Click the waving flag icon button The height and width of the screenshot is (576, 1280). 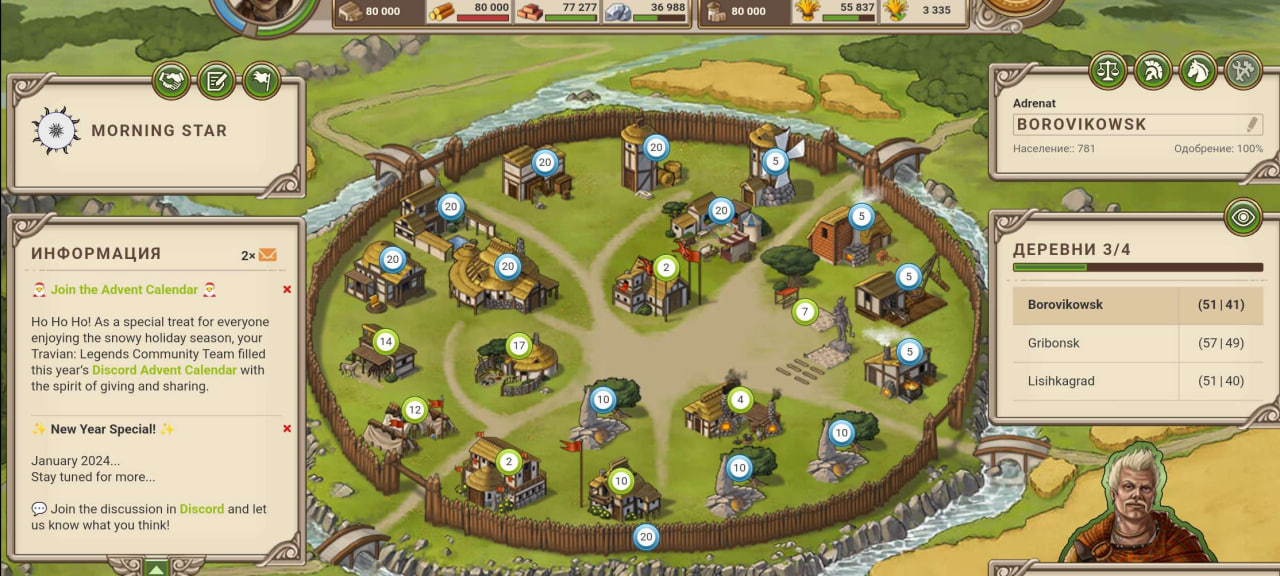point(260,80)
